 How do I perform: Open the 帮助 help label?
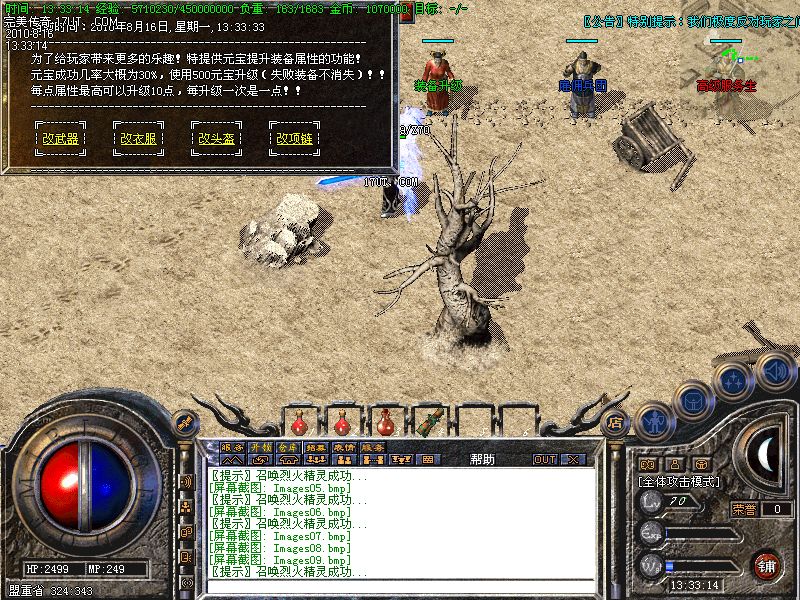pos(482,460)
